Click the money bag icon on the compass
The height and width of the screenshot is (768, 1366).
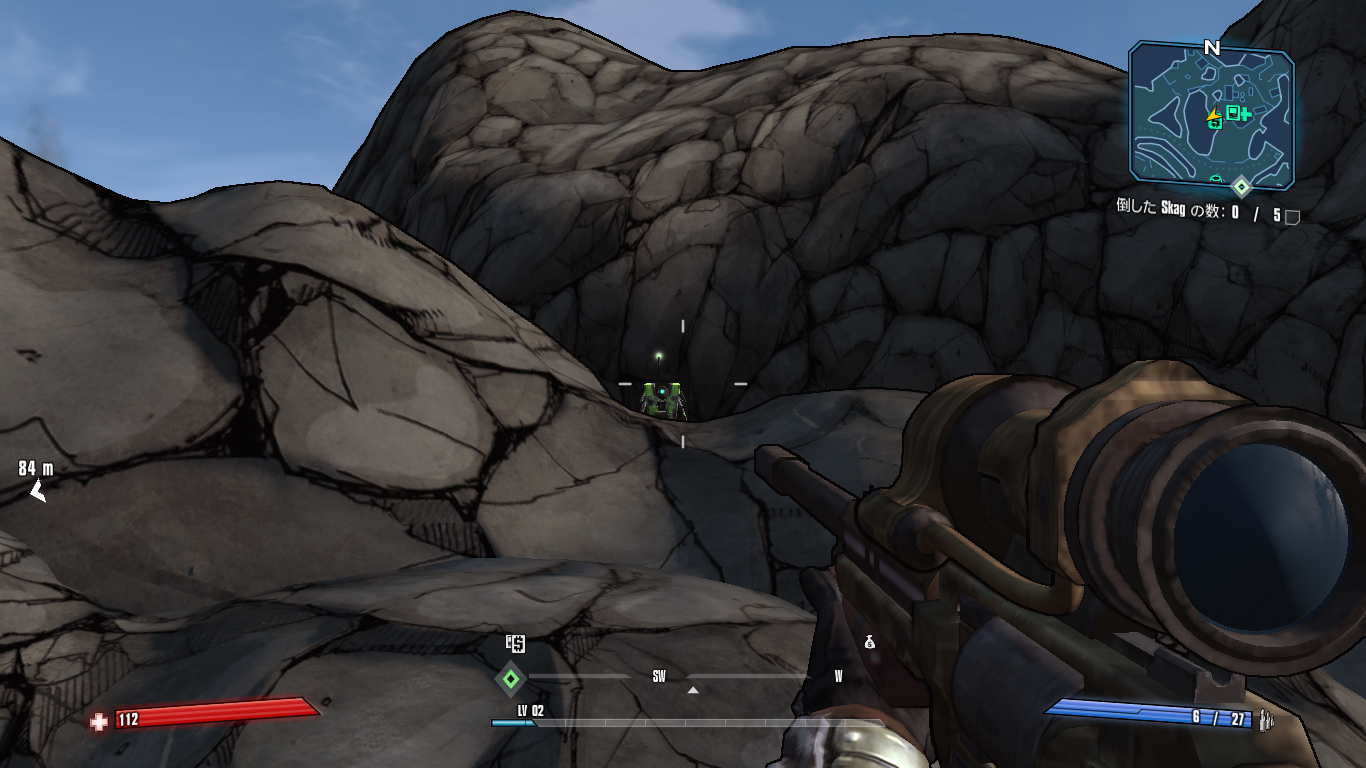coord(869,643)
